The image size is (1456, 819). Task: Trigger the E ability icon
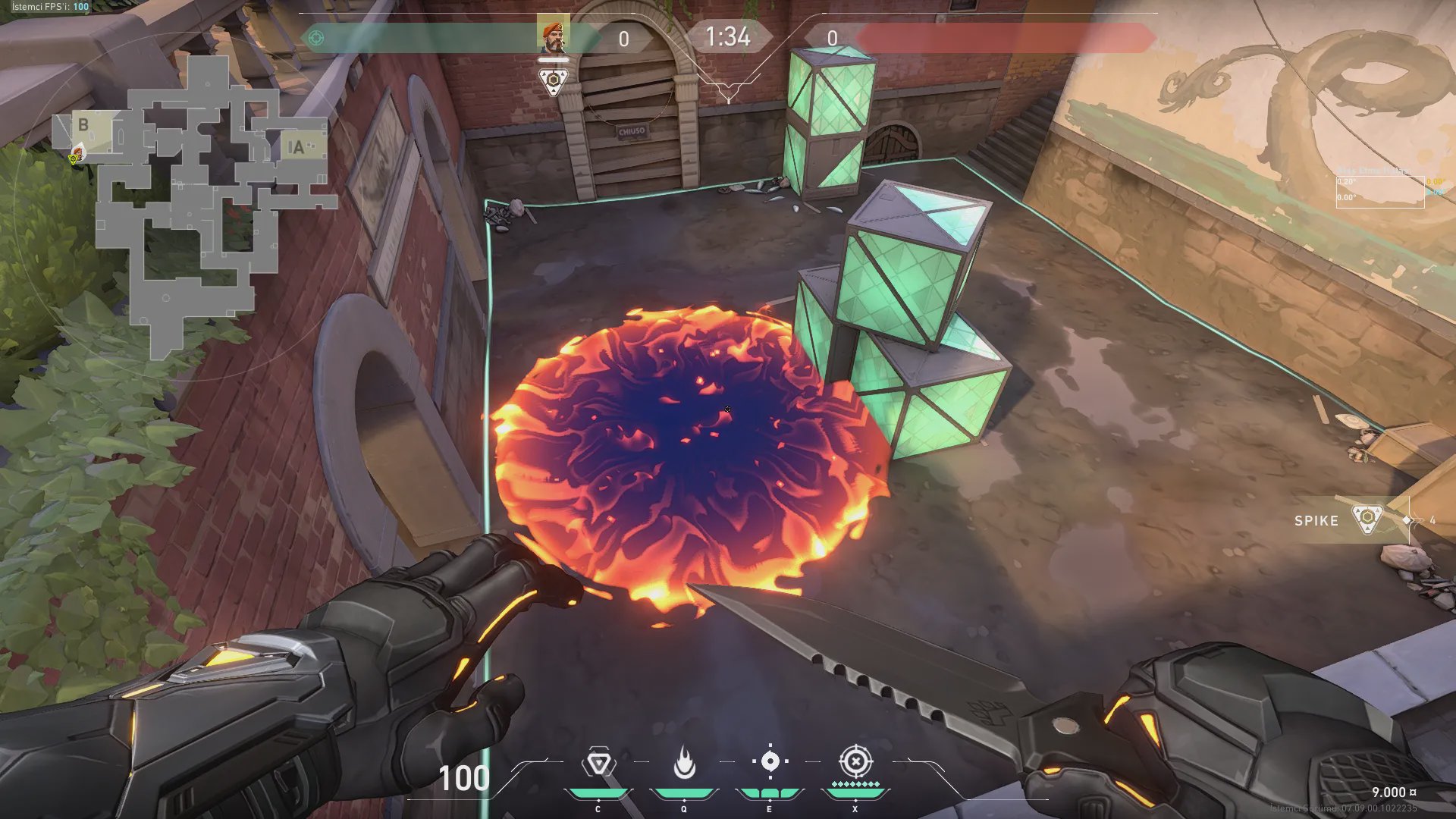point(770,761)
